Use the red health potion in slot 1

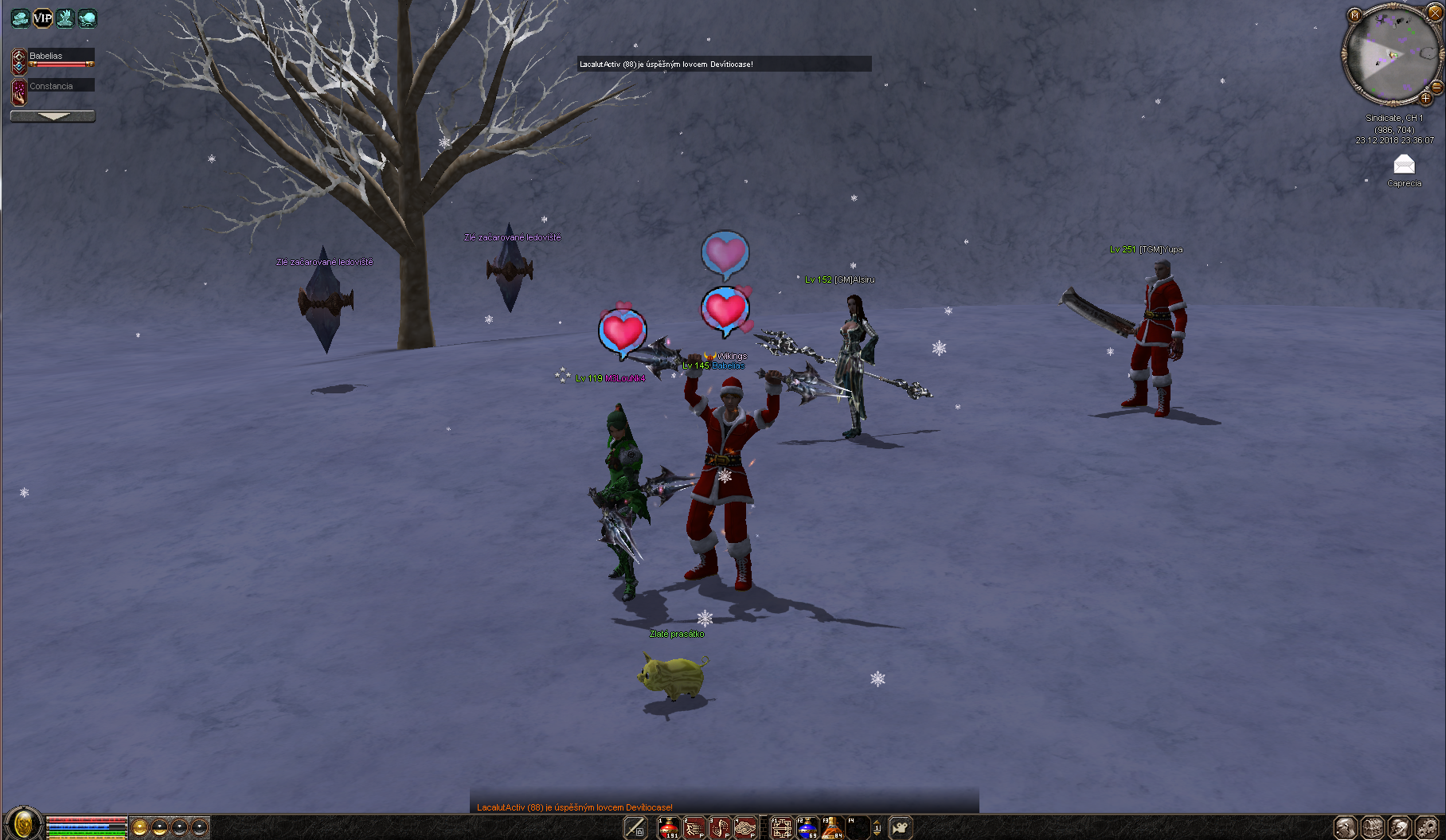(669, 828)
